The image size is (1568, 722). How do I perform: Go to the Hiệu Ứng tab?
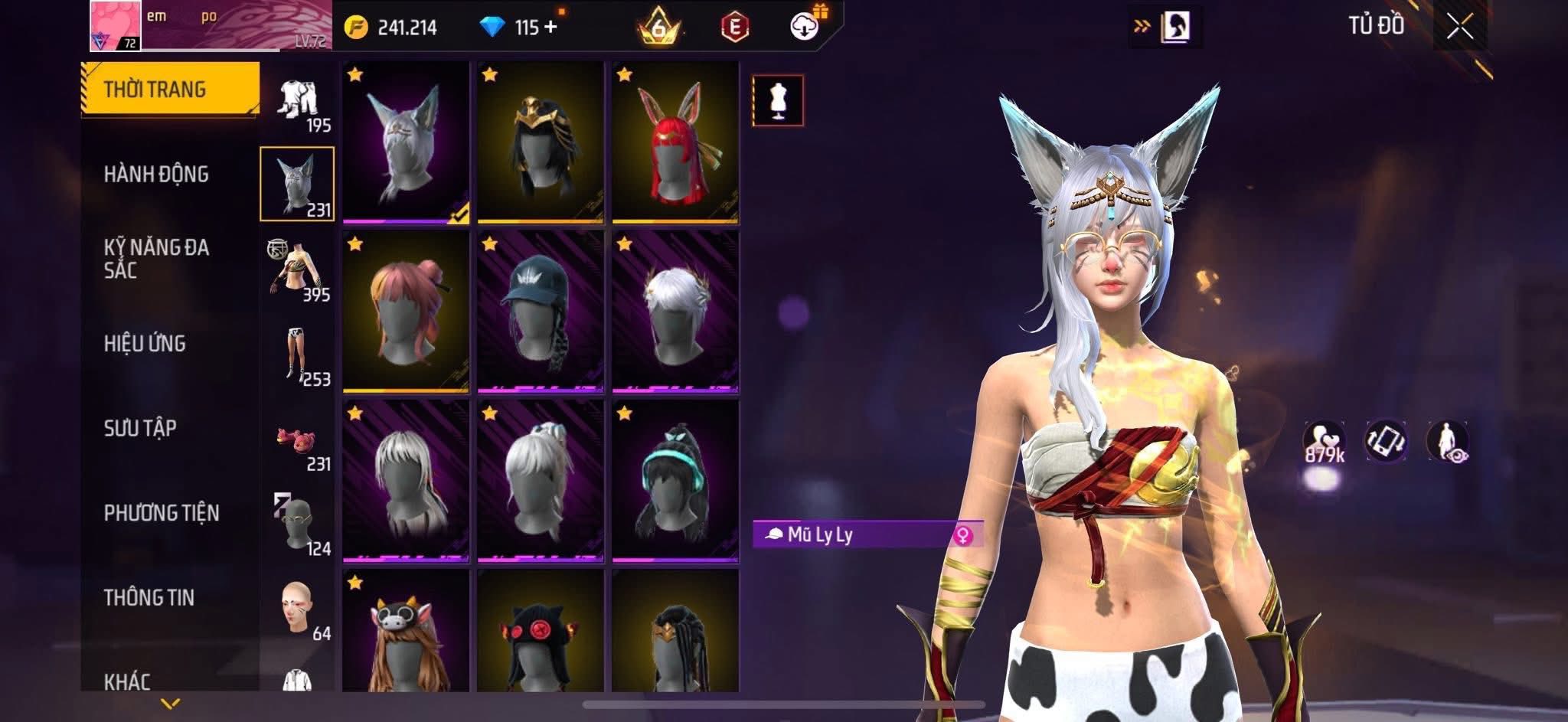click(x=145, y=344)
